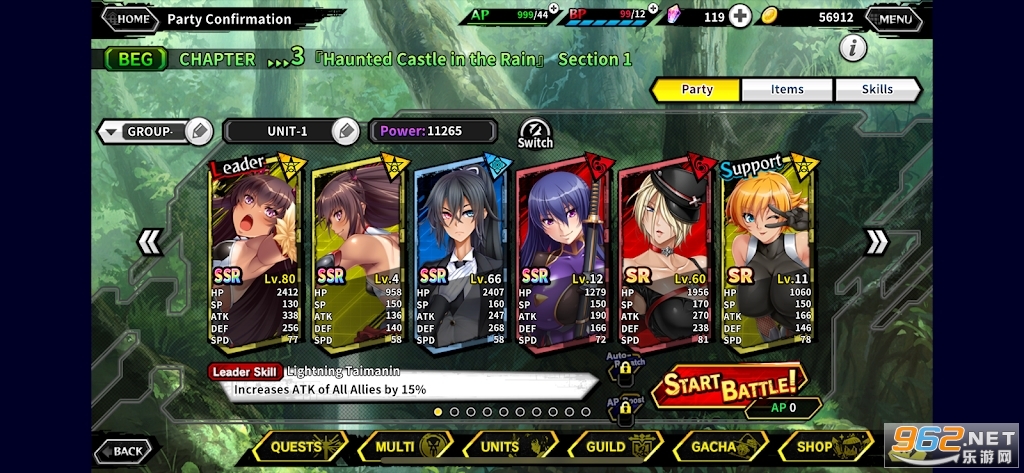Viewport: 1024px width, 473px height.
Task: Show the previous party with left arrow
Action: (150, 241)
